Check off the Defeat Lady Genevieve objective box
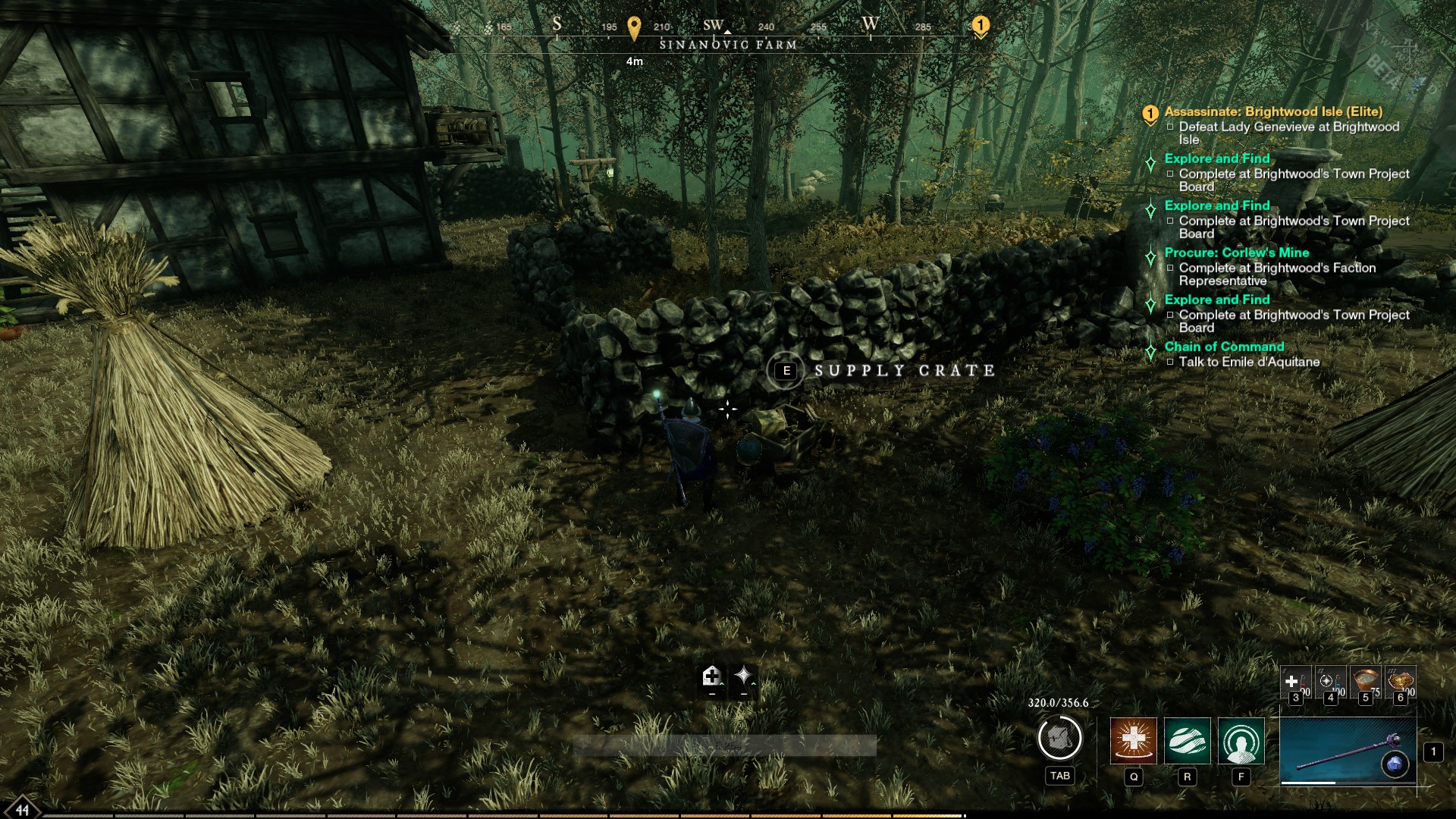Screen dimensions: 1456x819 tap(1172, 127)
